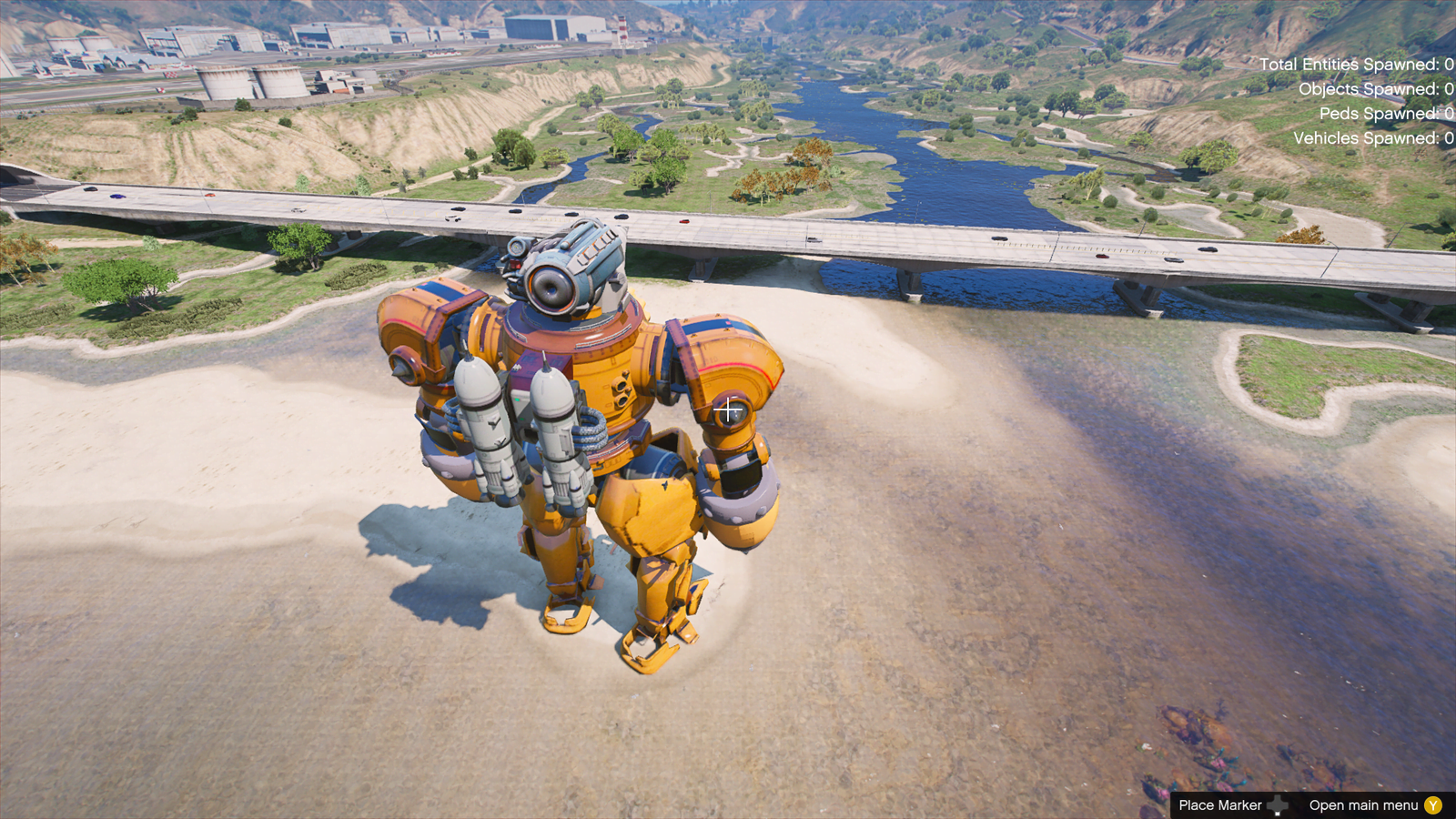
Task: Click the Total Entities Spawned counter
Action: pyautogui.click(x=1356, y=65)
